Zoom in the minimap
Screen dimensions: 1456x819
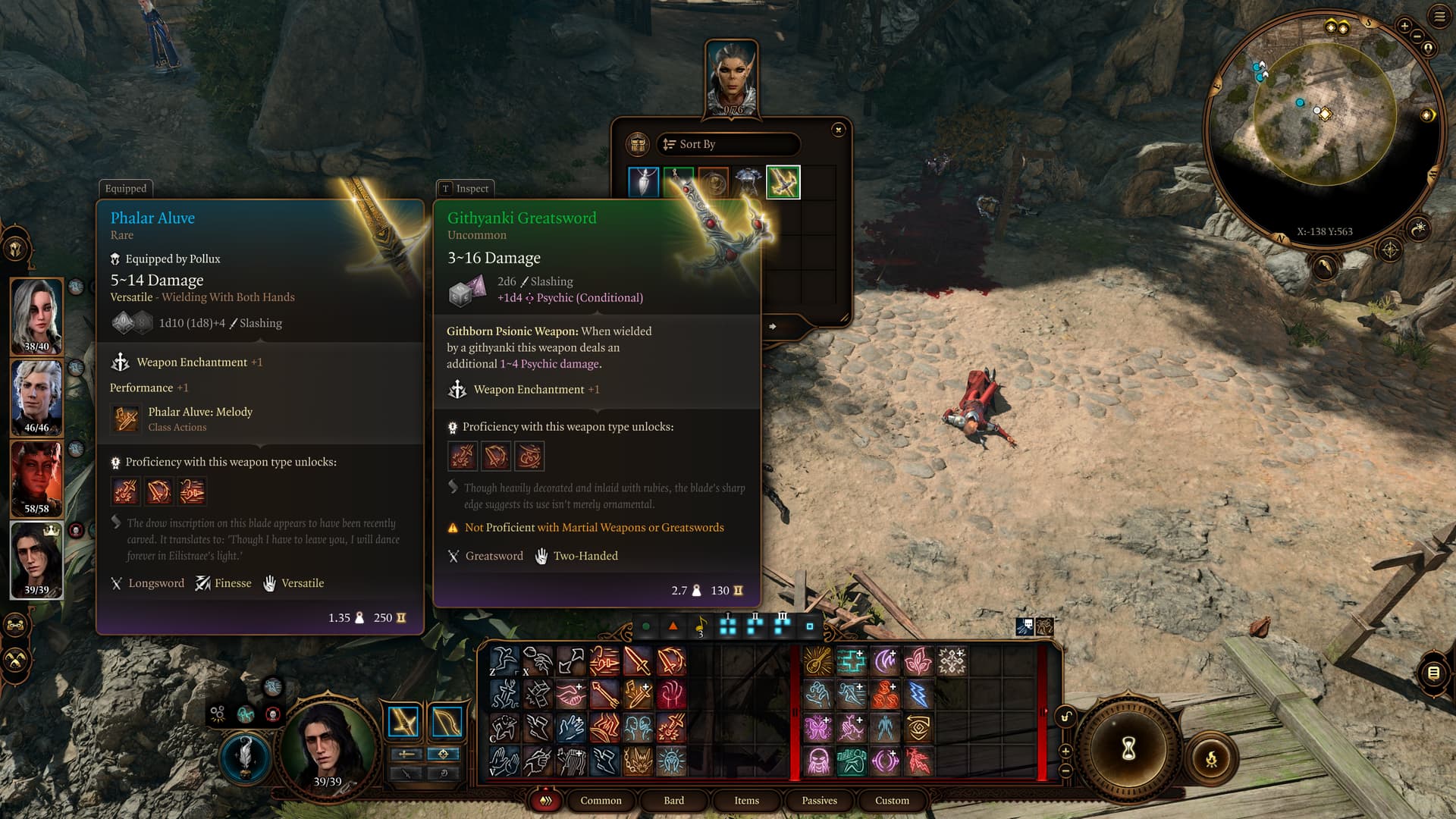point(1404,26)
